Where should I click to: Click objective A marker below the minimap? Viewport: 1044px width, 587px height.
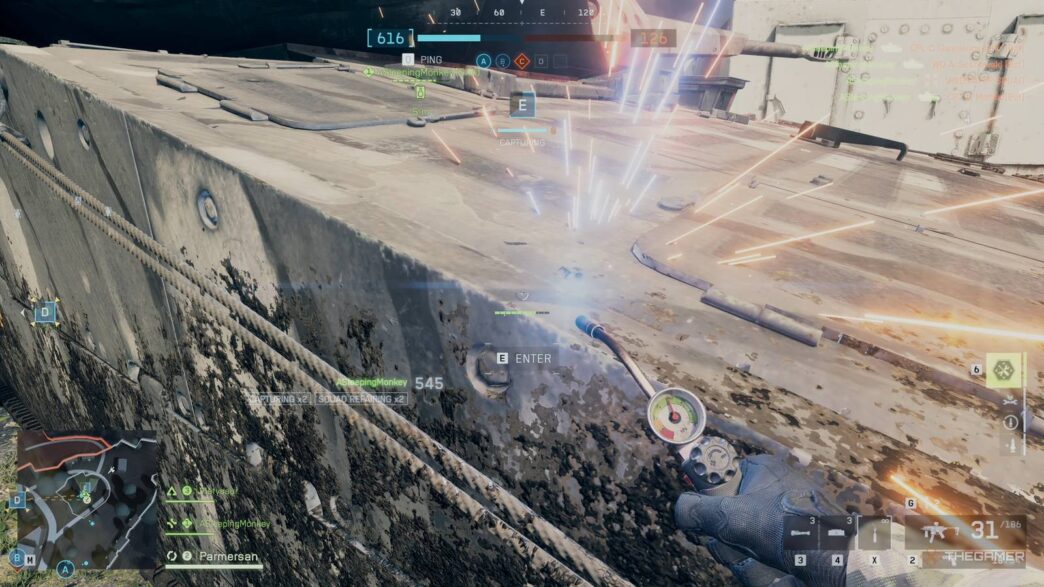(66, 570)
